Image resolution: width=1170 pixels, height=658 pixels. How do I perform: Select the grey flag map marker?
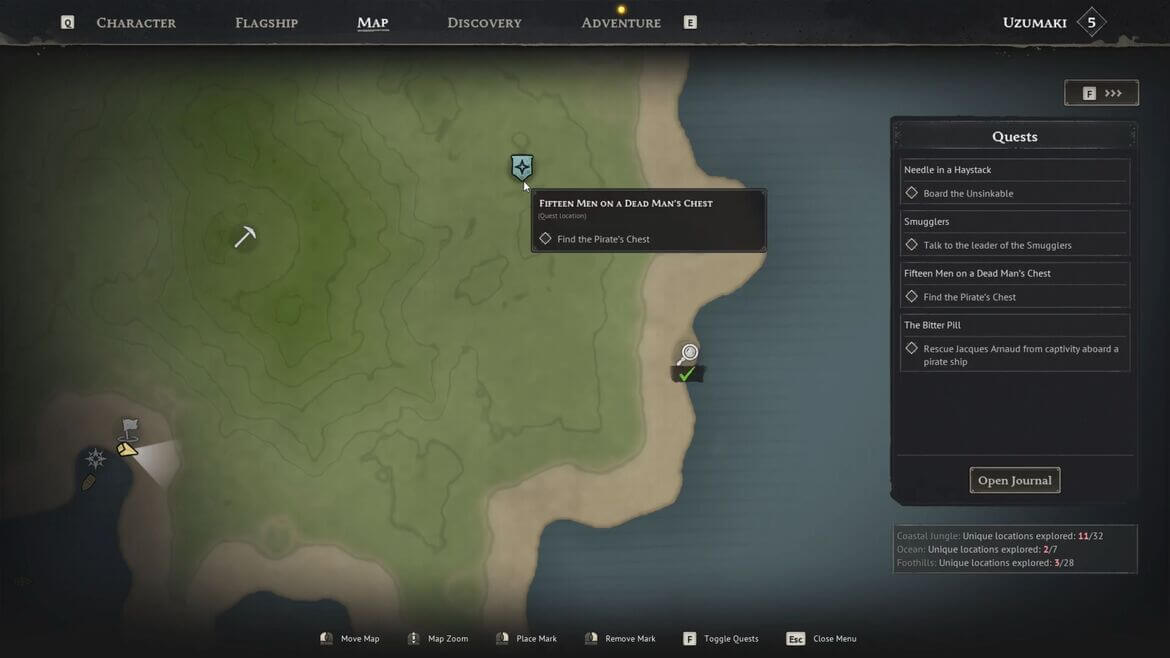click(x=129, y=429)
